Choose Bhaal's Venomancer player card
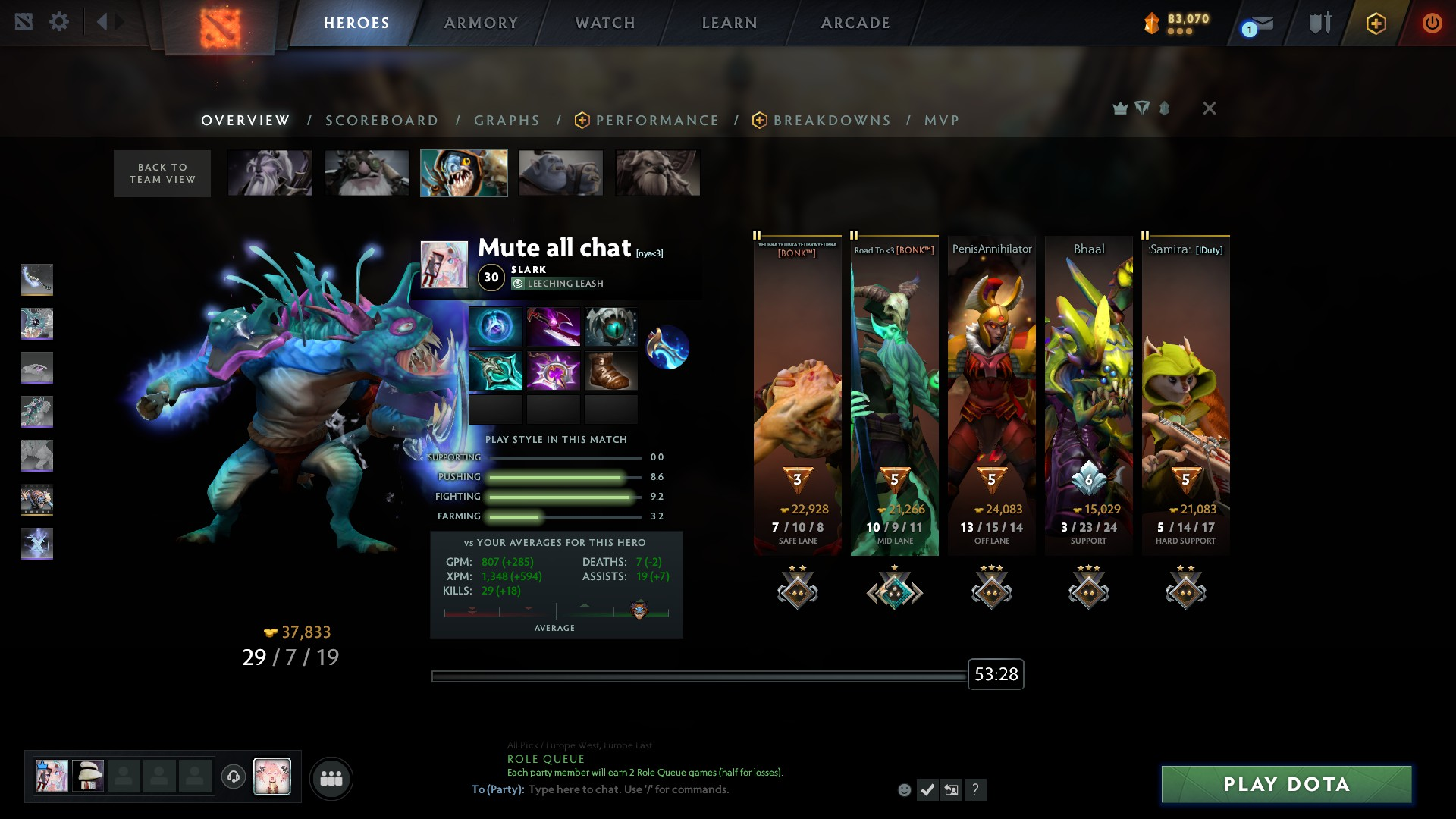Image resolution: width=1456 pixels, height=819 pixels. 1088,394
